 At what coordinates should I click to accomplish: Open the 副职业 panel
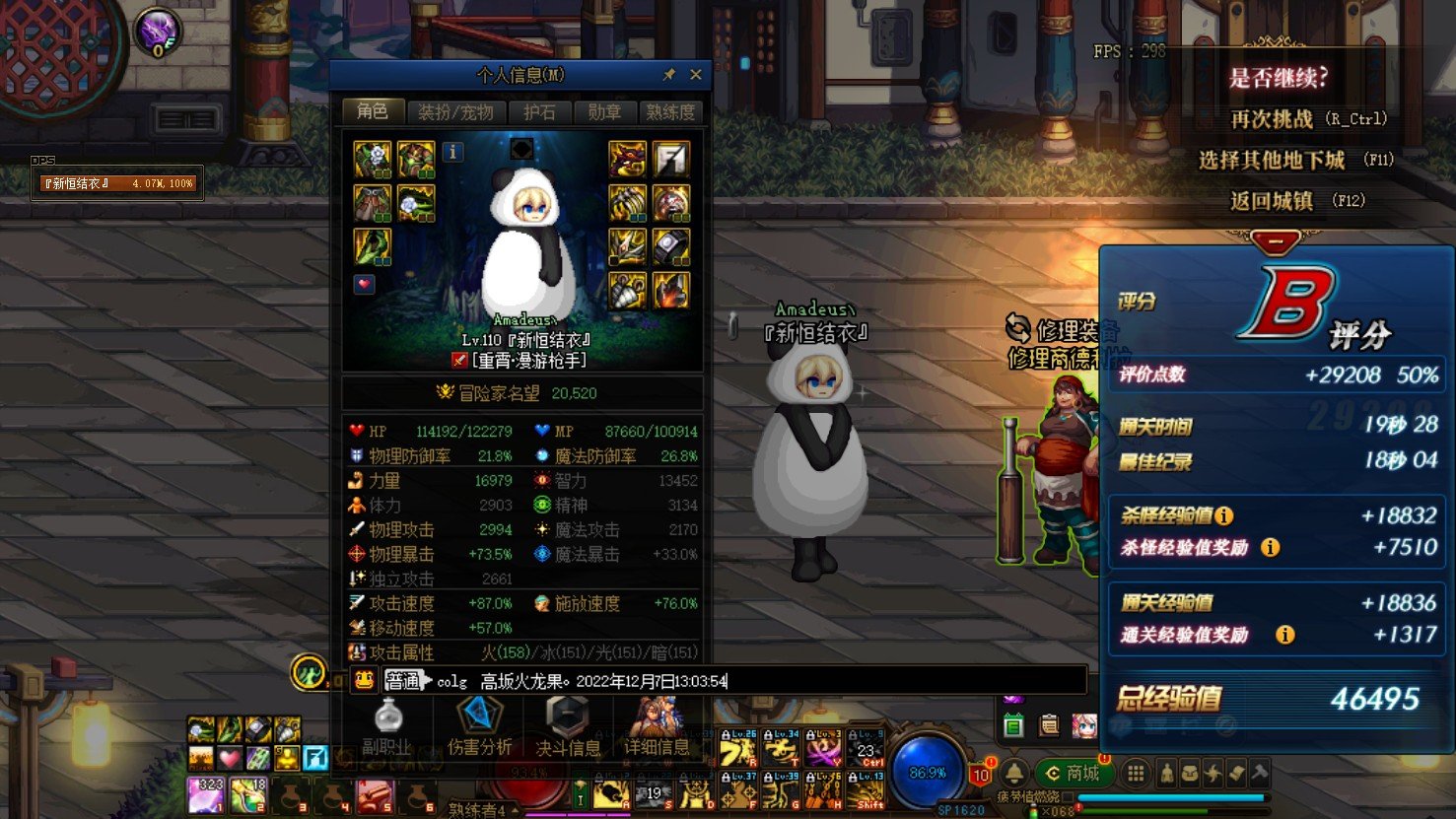click(387, 728)
